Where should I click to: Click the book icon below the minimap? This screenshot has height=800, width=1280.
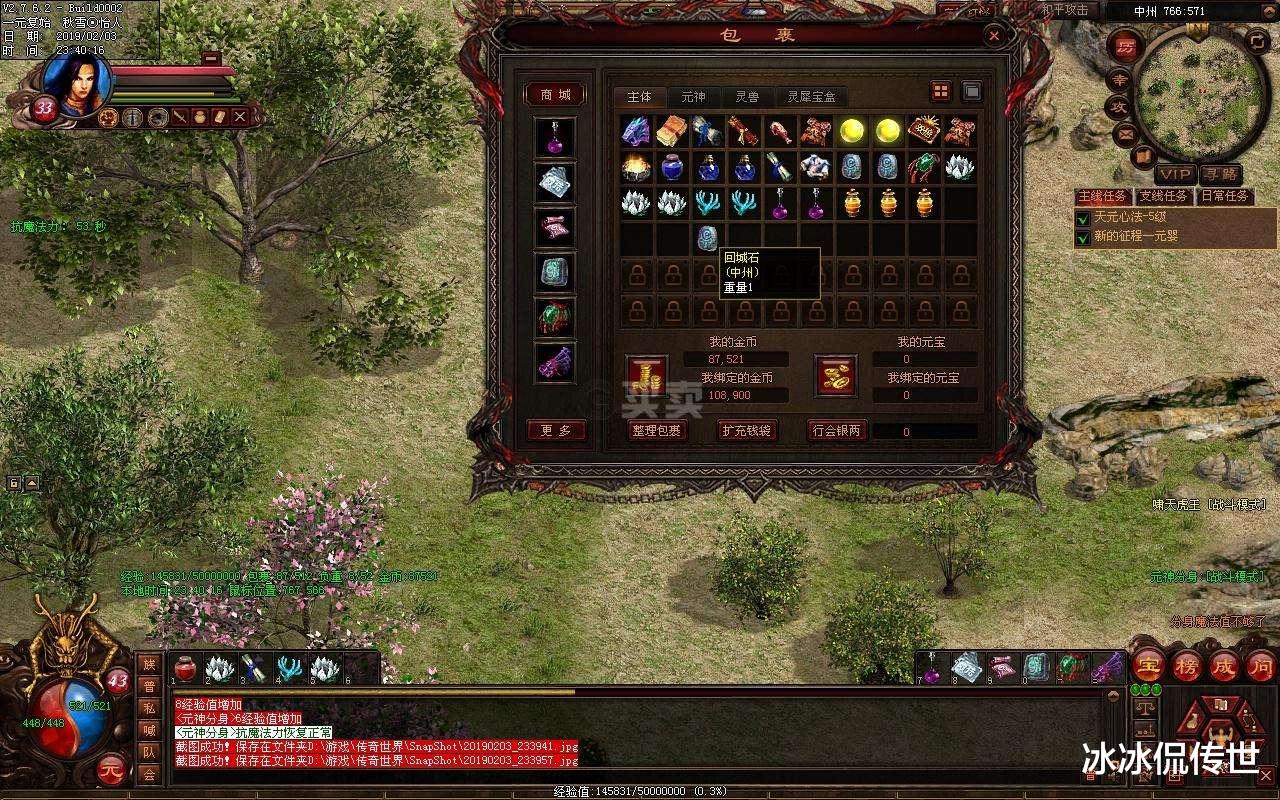[x=1142, y=155]
